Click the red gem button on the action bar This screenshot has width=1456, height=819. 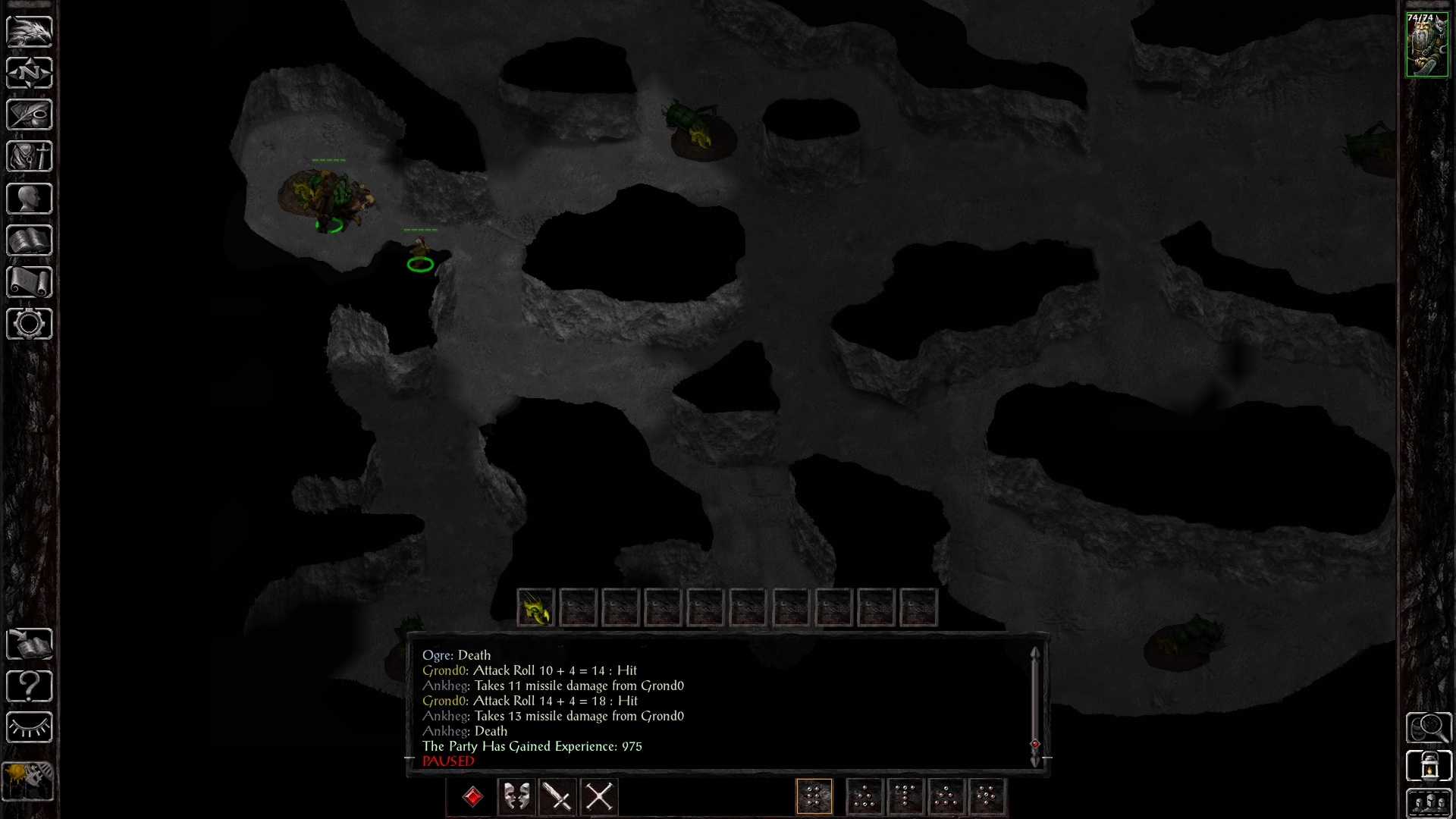tap(472, 797)
